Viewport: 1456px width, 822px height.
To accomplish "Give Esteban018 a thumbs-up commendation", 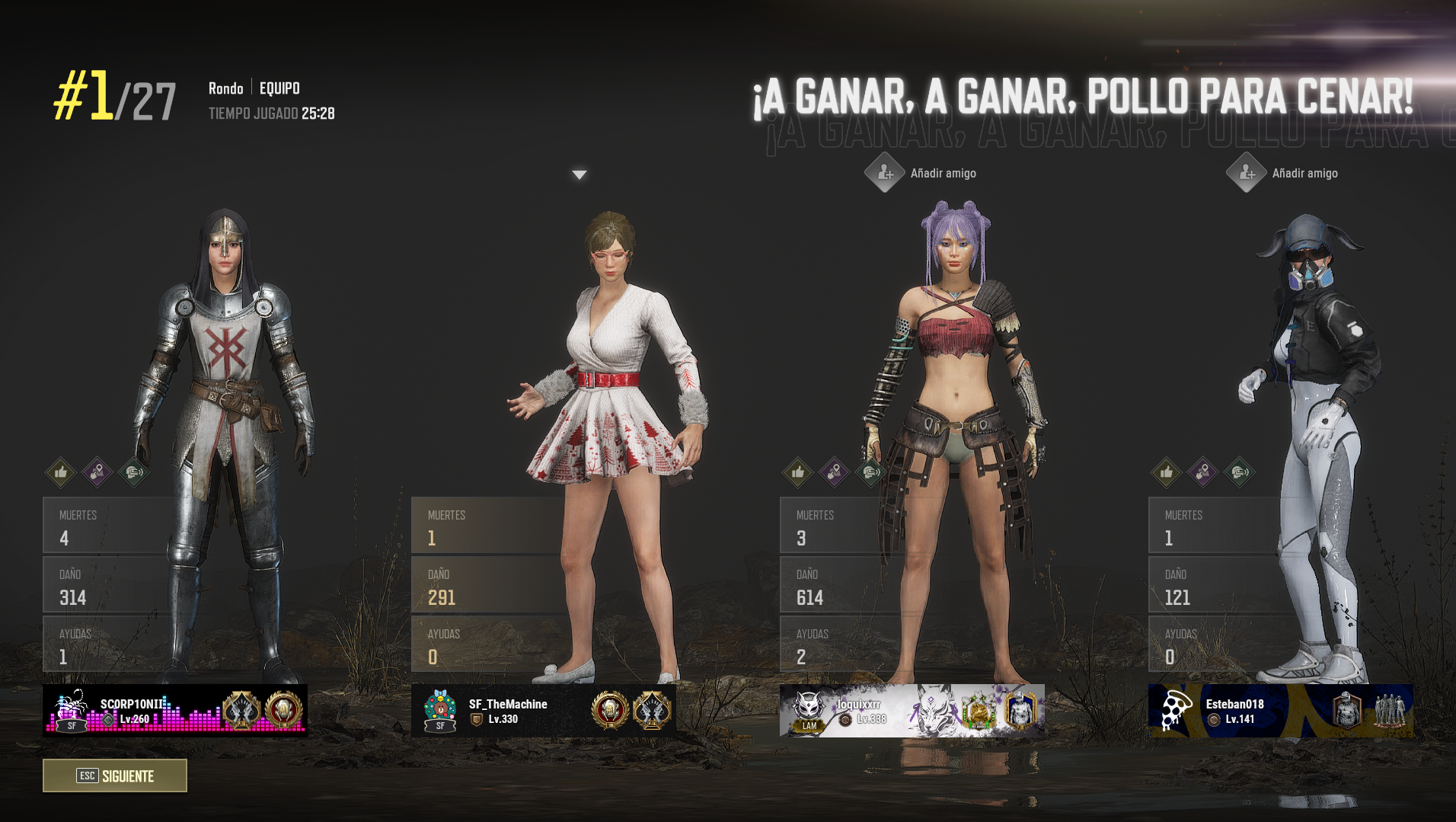I will point(1166,472).
